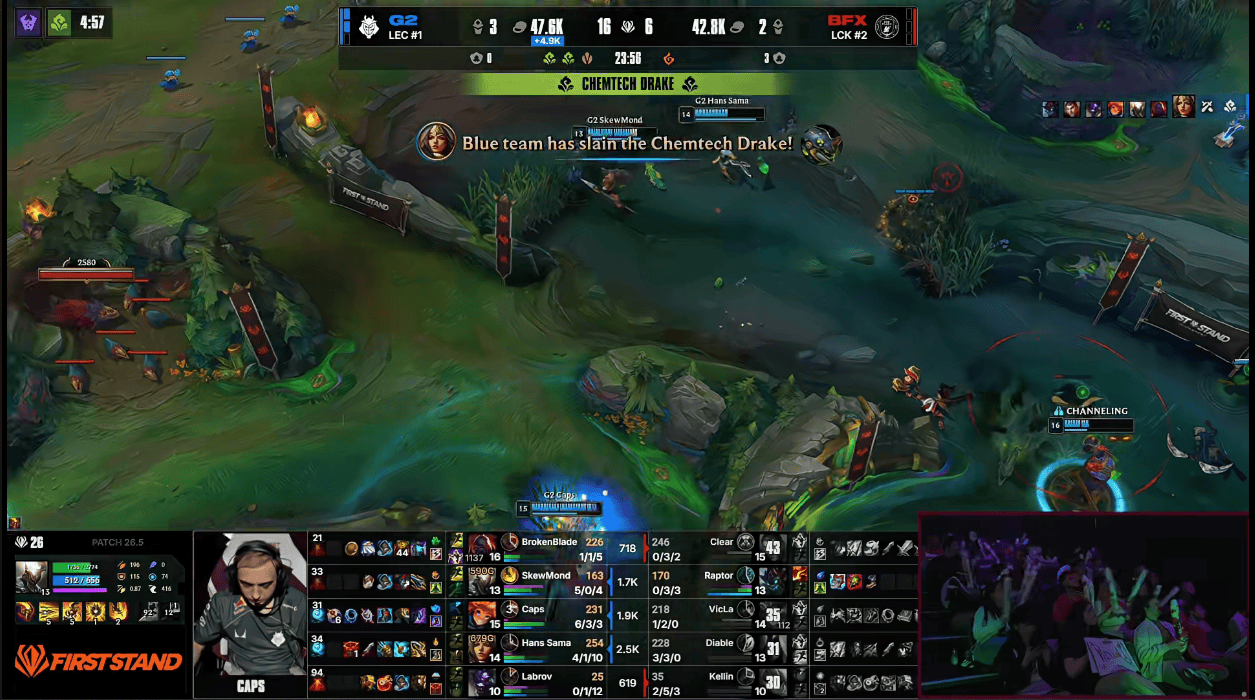Click the green dragon-soul icon beside the 4:57 timer
This screenshot has height=700, width=1255.
tap(59, 23)
